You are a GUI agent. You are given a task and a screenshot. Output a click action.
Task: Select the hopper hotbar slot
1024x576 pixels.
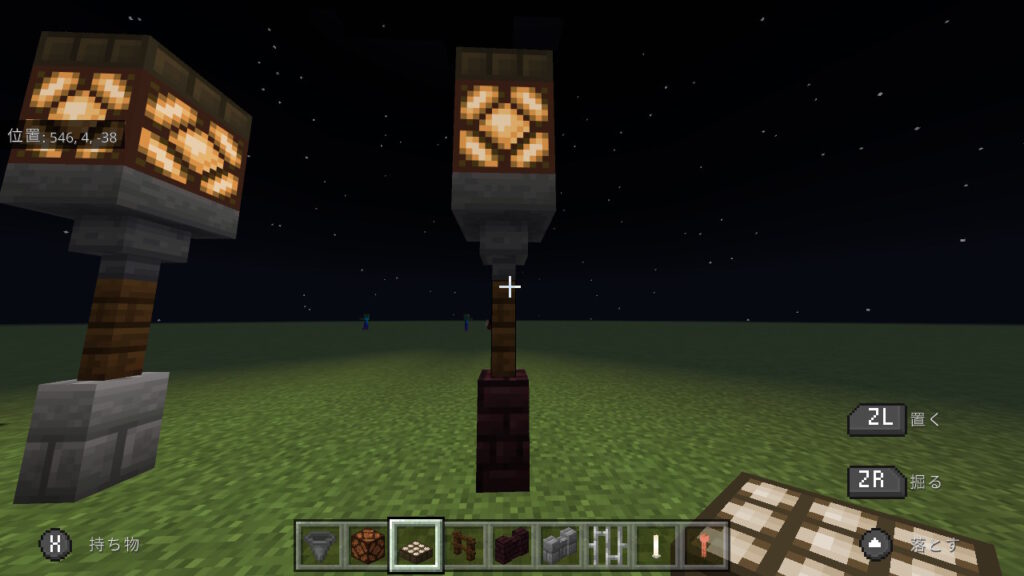click(x=318, y=546)
